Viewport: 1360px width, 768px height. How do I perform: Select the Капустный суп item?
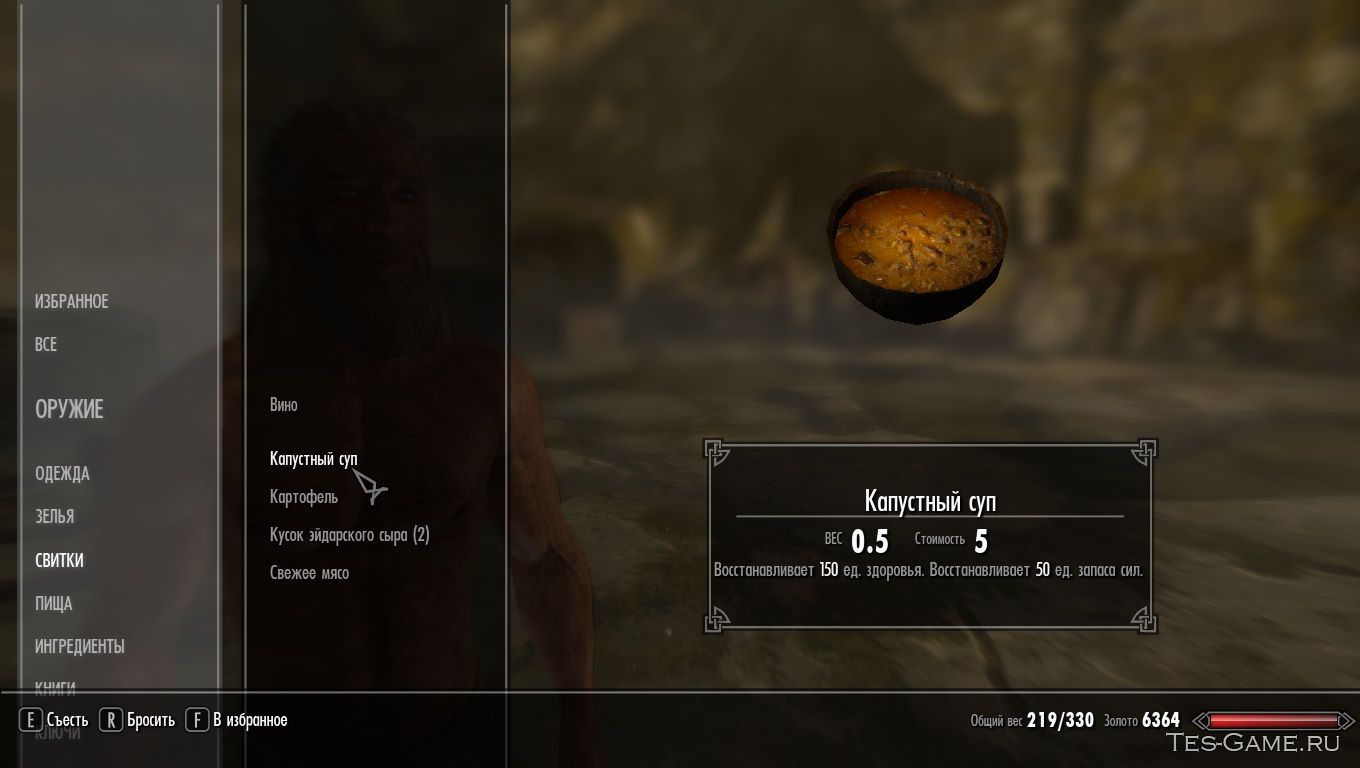click(313, 458)
